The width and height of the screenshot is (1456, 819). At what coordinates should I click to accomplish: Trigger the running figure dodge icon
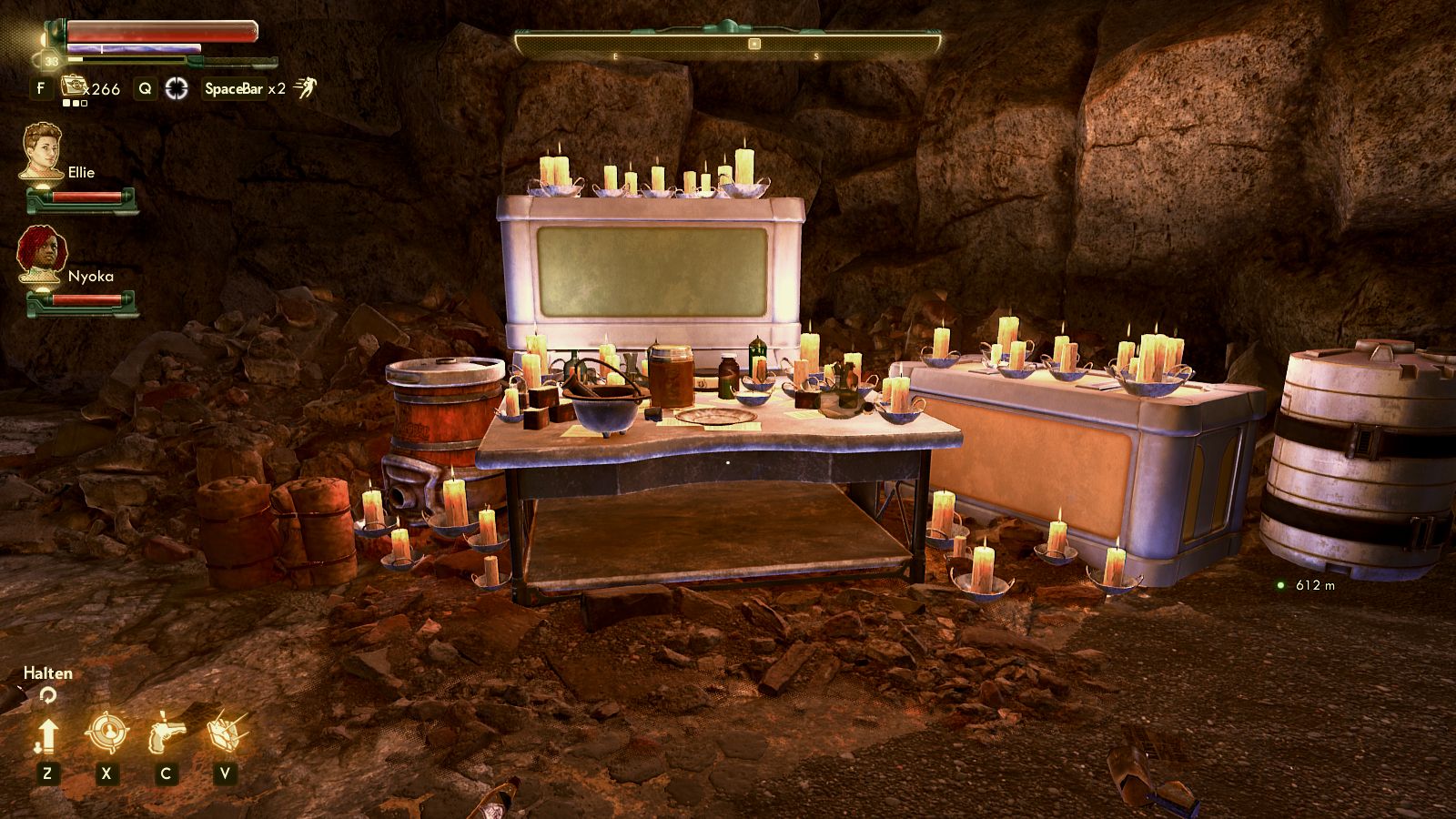(x=305, y=88)
